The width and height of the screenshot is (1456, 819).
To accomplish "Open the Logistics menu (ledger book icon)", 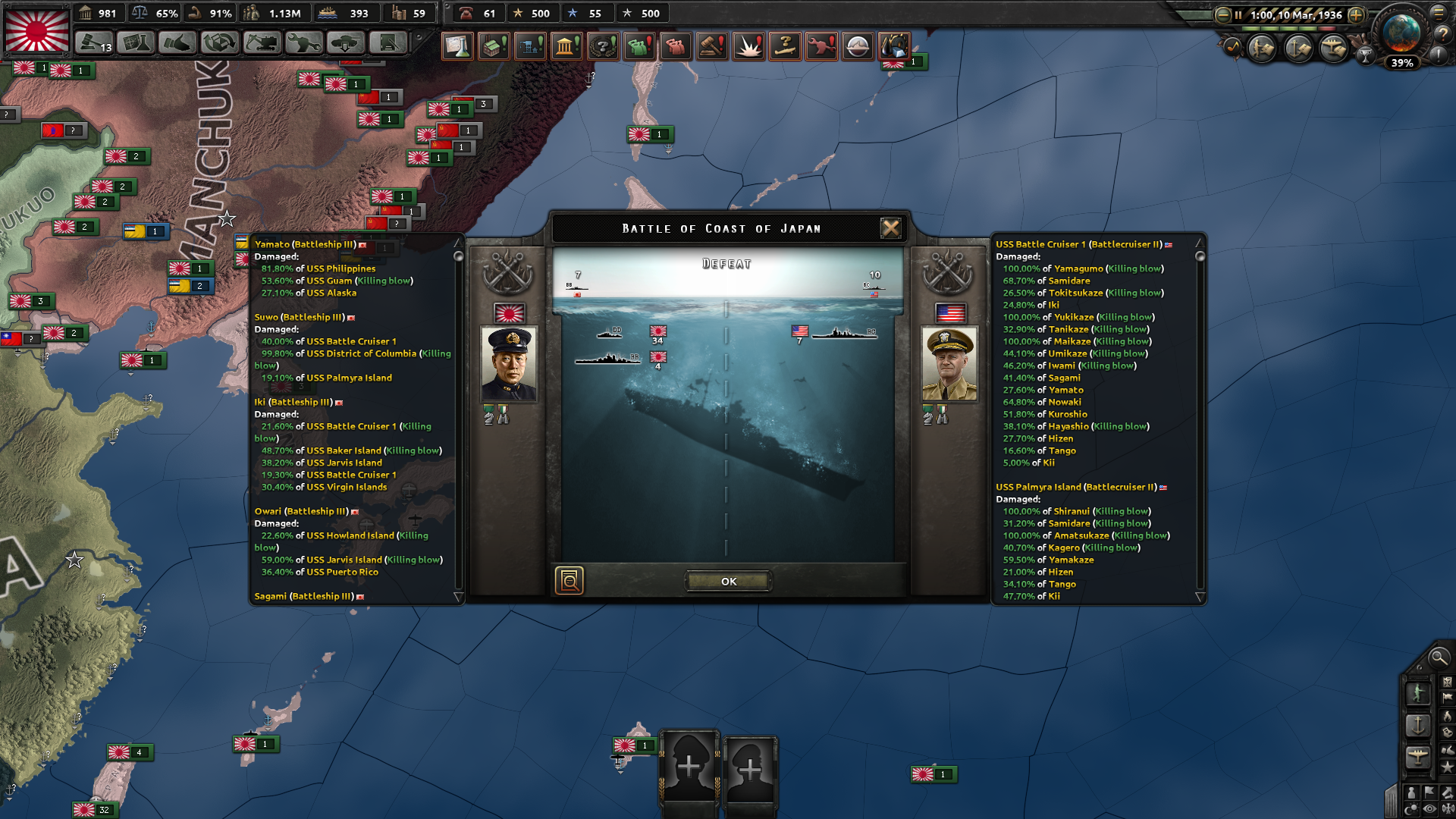I will click(x=387, y=44).
